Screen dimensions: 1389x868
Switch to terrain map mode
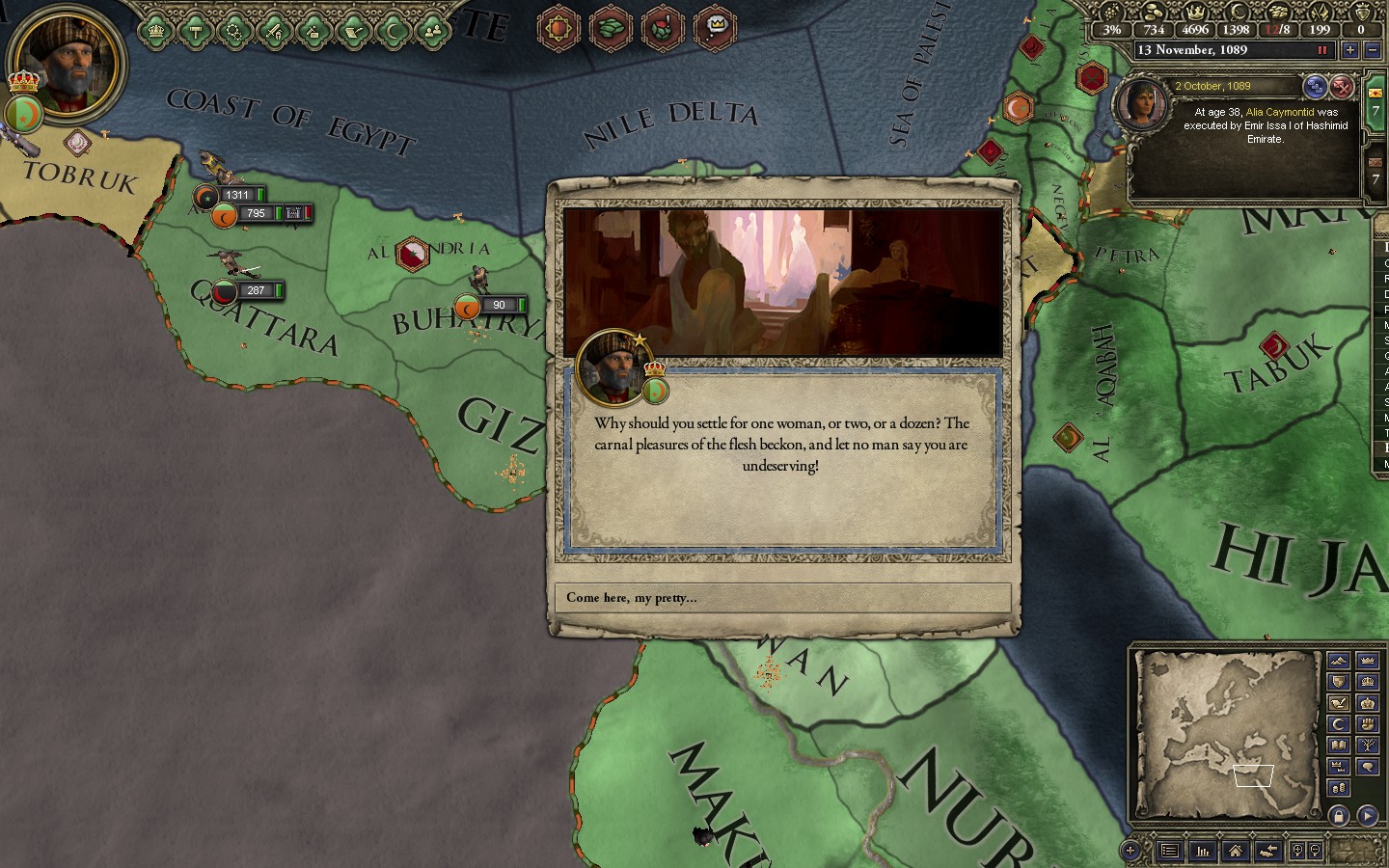[1338, 661]
